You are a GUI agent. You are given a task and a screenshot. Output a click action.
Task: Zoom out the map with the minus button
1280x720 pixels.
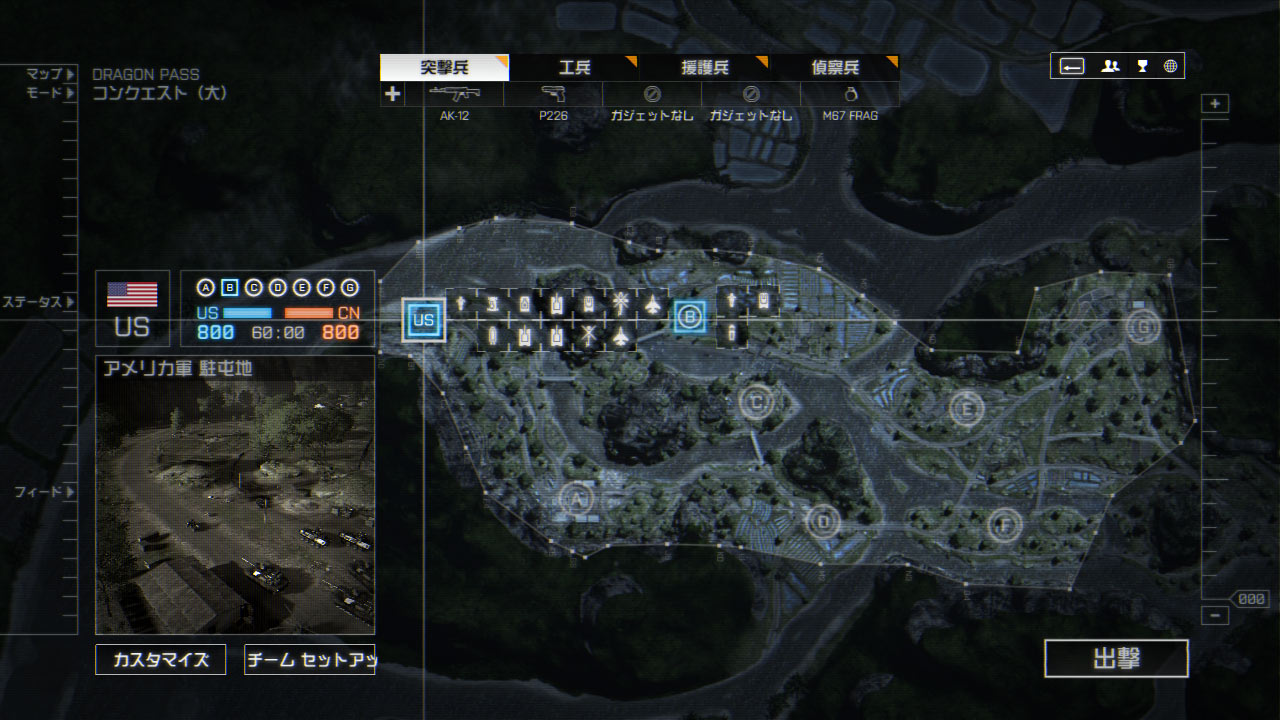click(1215, 616)
